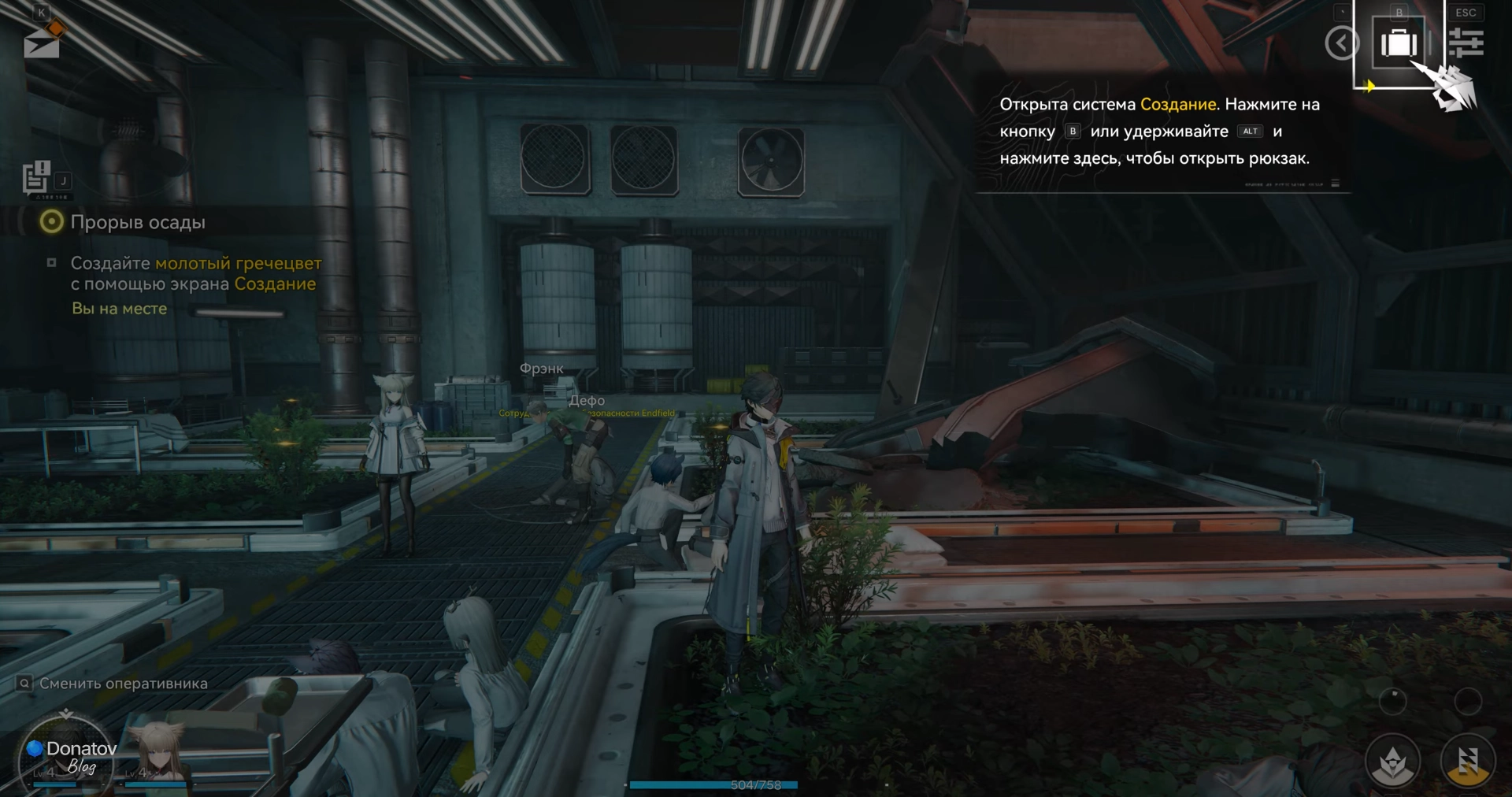Select the «Прорыв осады» quest tracker
This screenshot has width=1512, height=797.
(137, 223)
